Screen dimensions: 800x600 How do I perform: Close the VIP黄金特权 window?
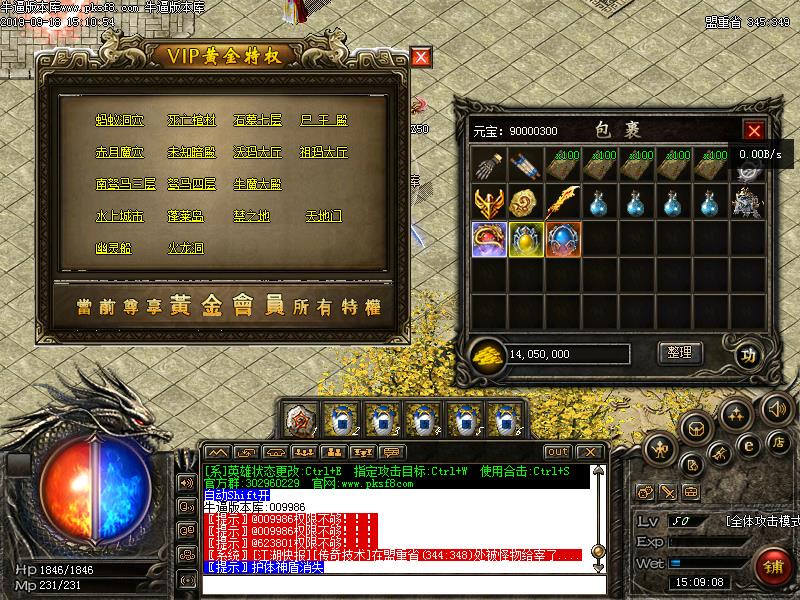422,57
